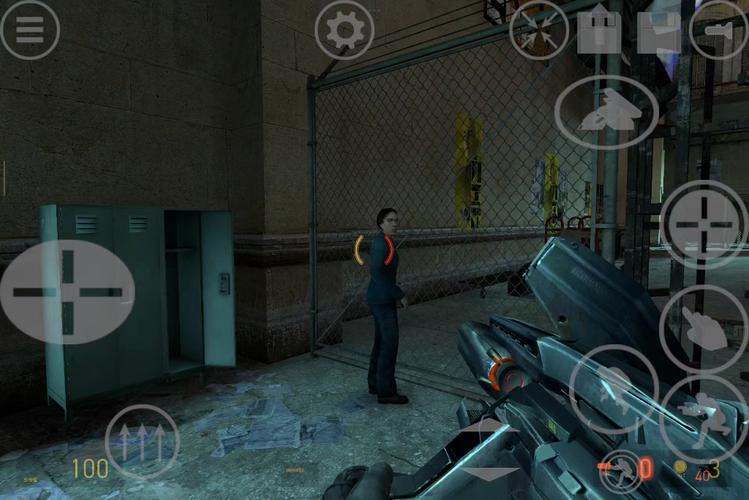Tap the crosshair fire button
Viewport: 749px width, 500px height.
[704, 224]
